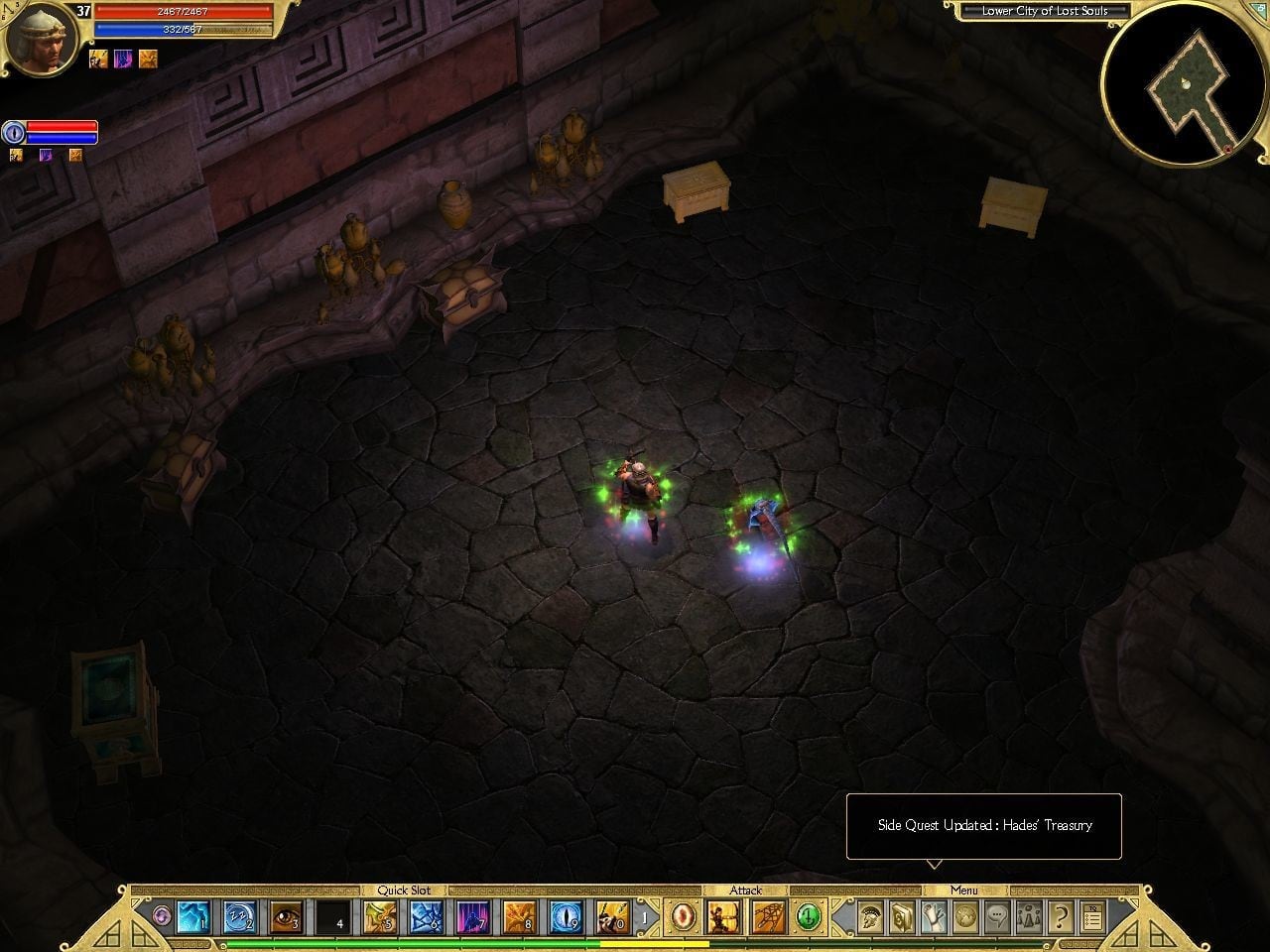This screenshot has height=952, width=1270.
Task: Activate the purple figure skill in slot 7
Action: (x=473, y=917)
